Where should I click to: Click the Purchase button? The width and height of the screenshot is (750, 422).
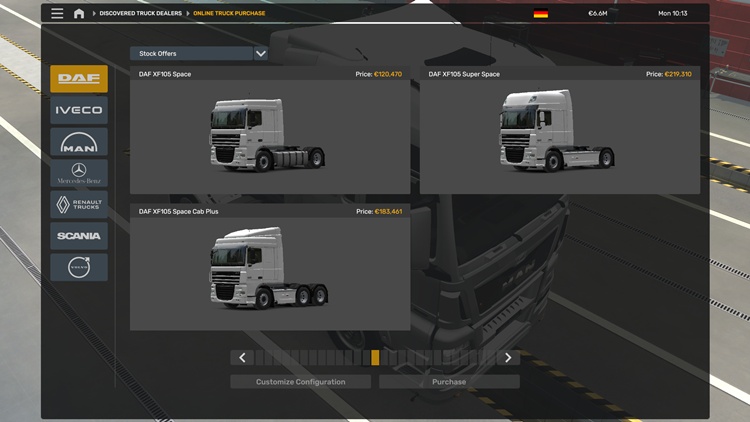coord(449,382)
